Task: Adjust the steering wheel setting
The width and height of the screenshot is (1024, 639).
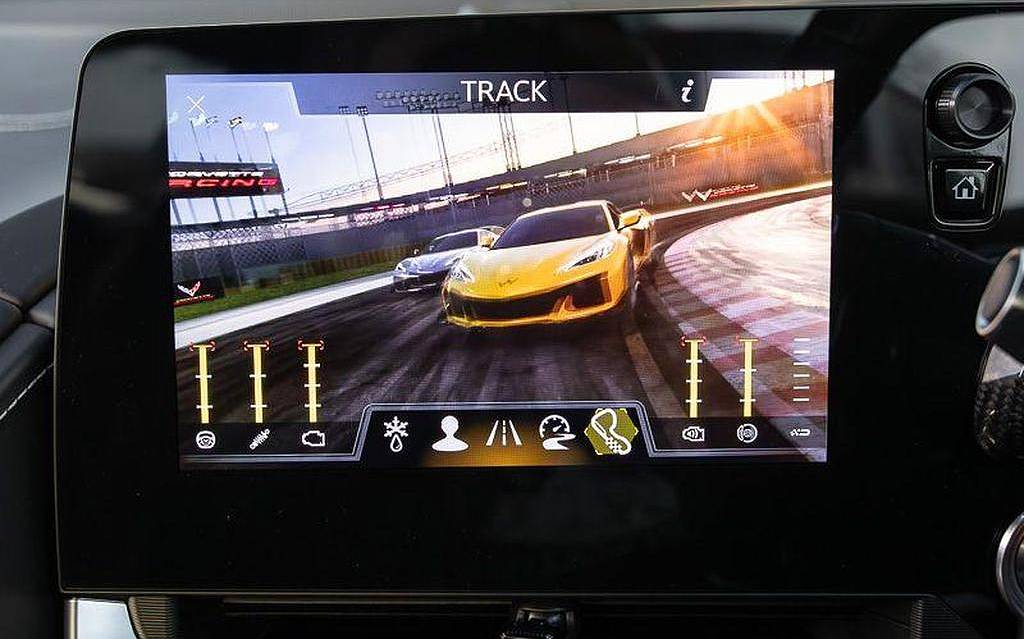Action: [205, 438]
